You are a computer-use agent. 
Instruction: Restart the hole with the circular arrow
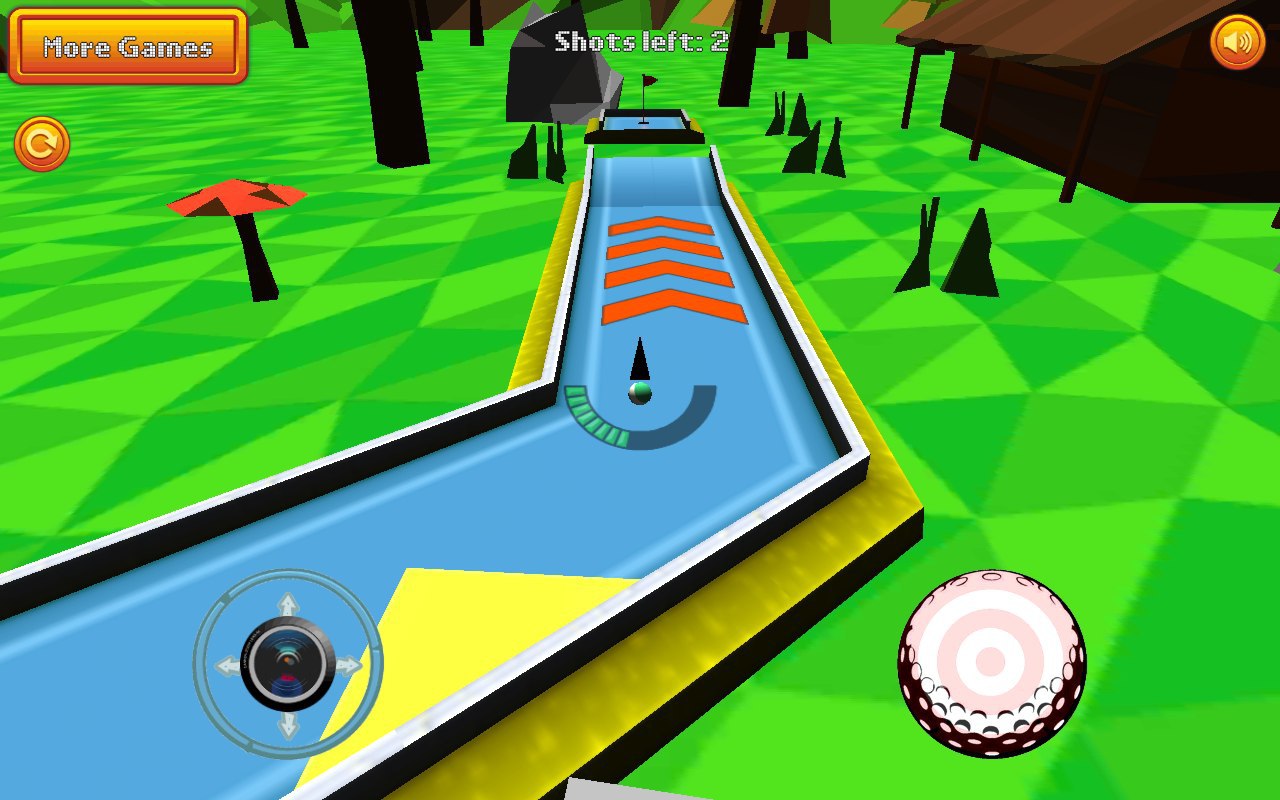(41, 145)
